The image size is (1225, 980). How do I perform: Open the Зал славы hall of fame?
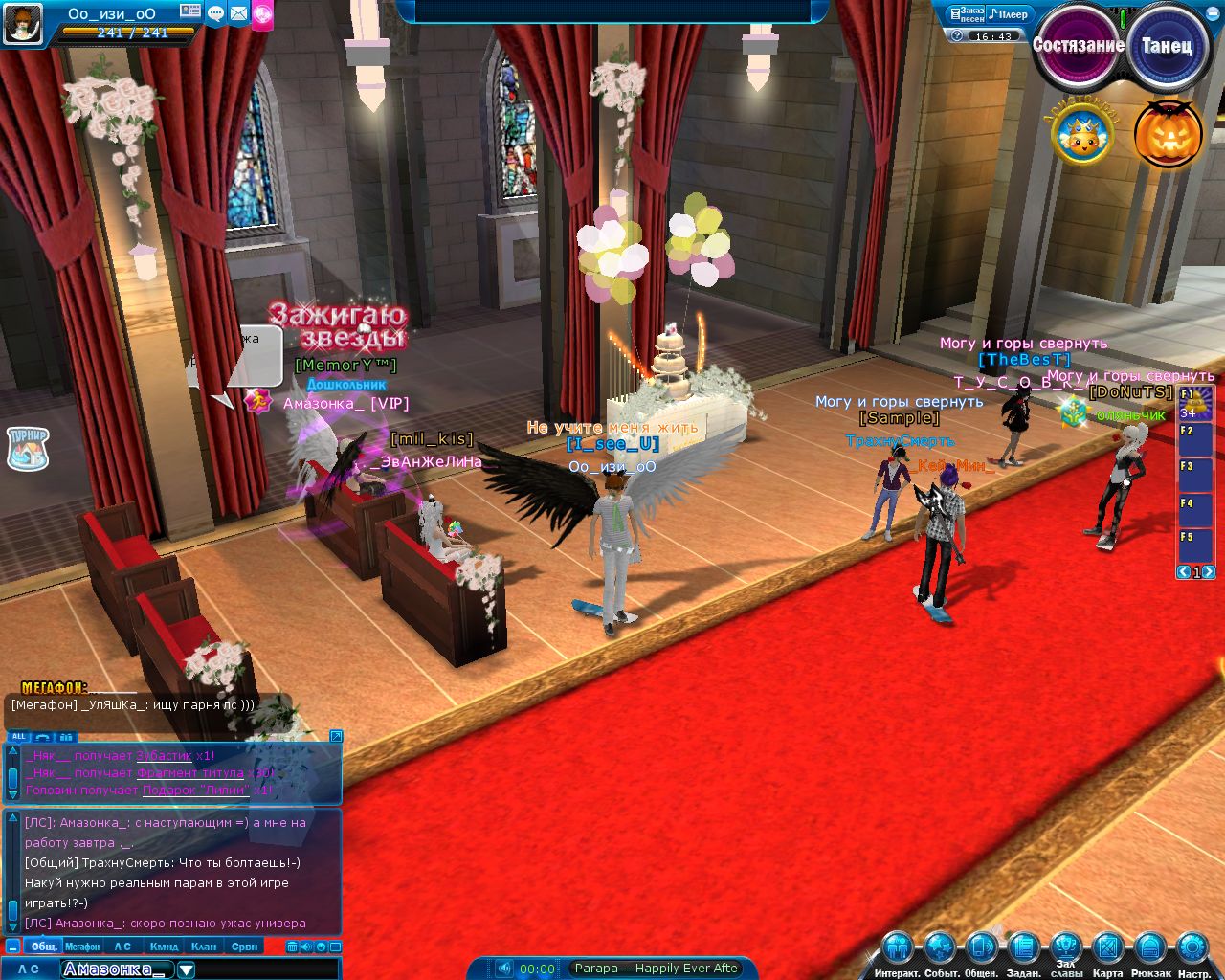[1066, 949]
